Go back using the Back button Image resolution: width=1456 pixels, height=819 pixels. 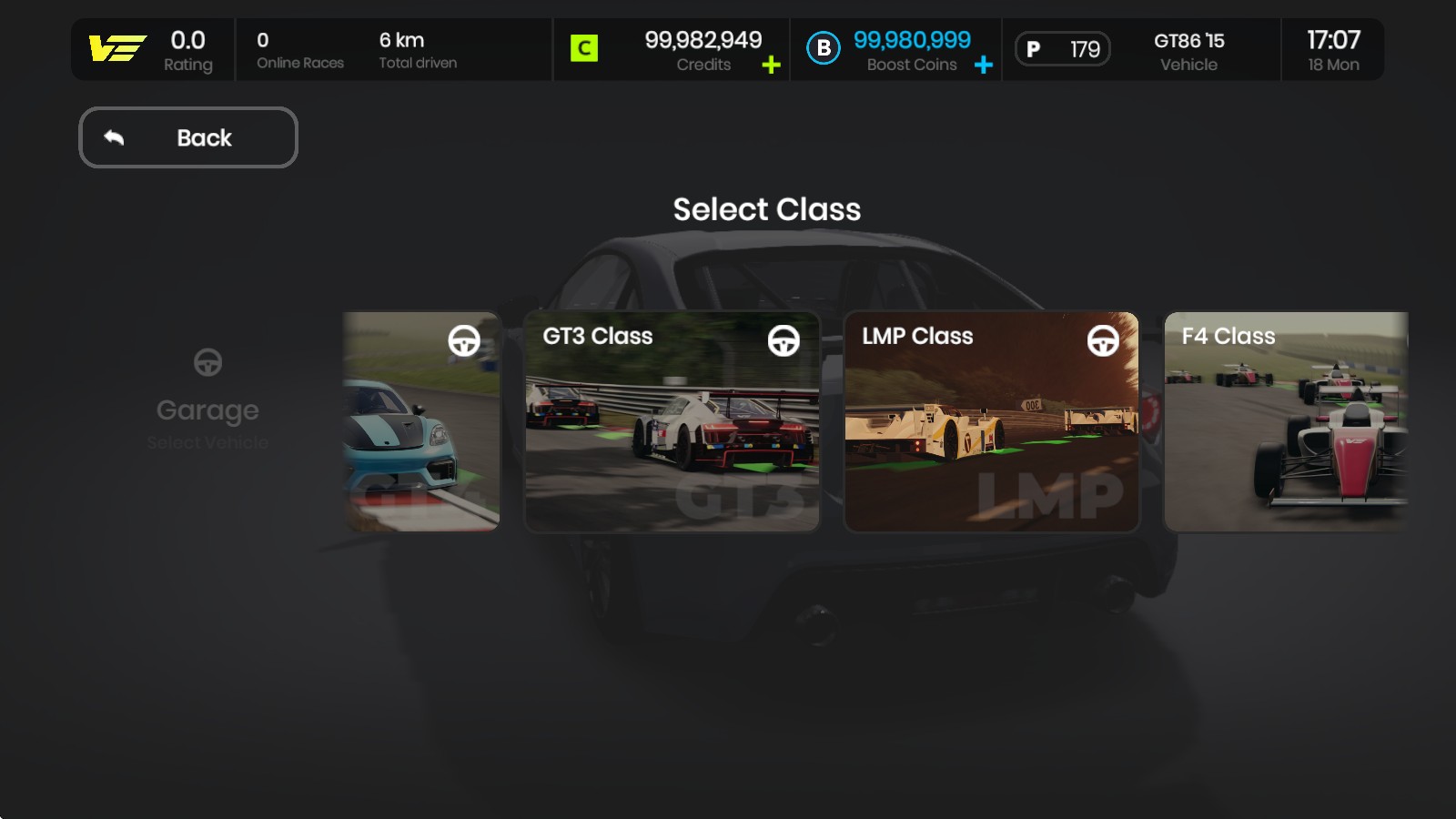[188, 137]
